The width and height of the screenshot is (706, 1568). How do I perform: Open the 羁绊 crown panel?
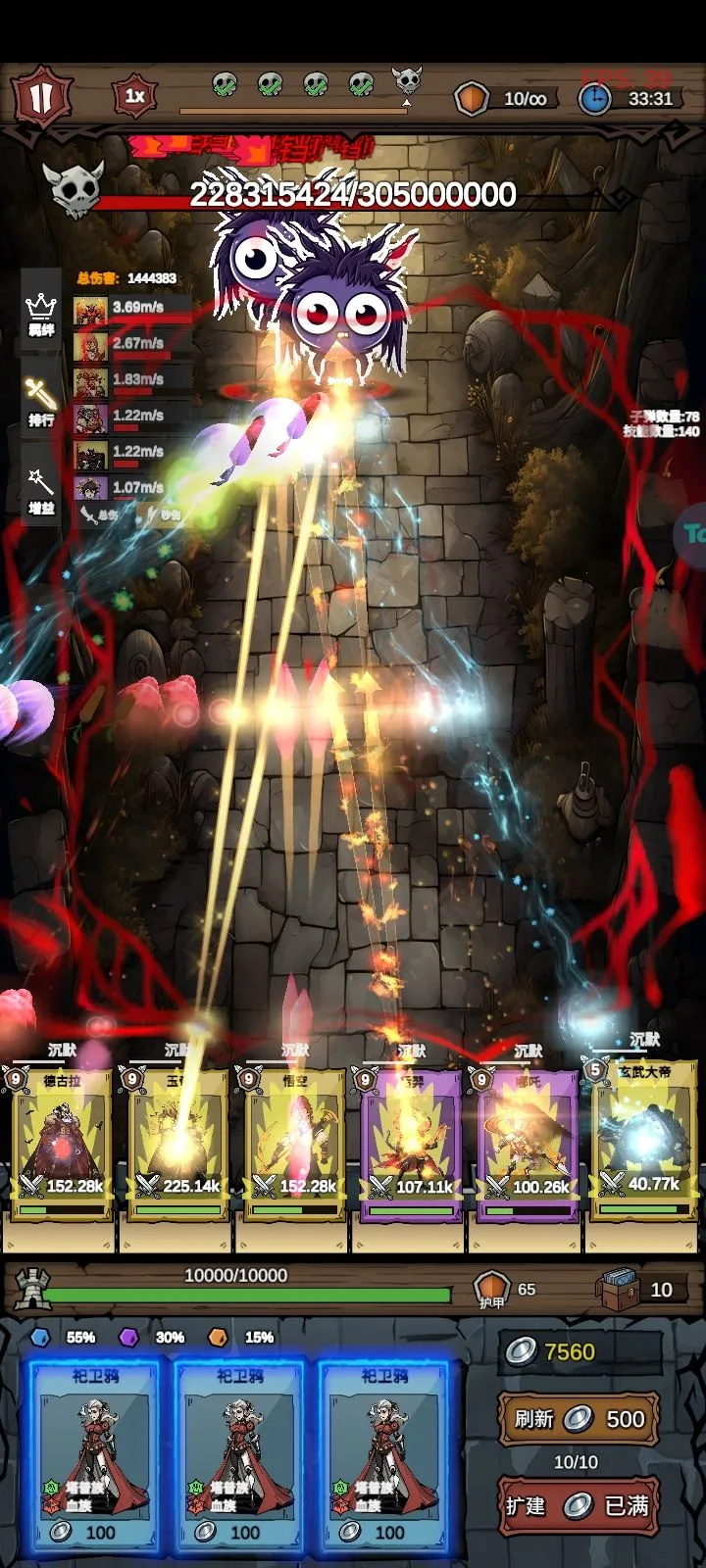(x=40, y=316)
